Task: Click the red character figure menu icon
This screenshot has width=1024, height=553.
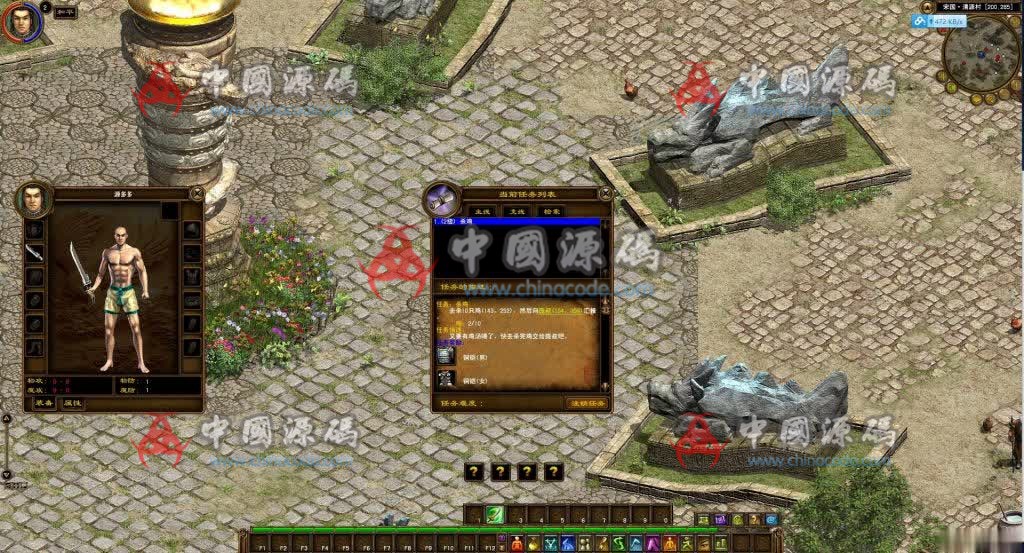Action: tap(516, 544)
